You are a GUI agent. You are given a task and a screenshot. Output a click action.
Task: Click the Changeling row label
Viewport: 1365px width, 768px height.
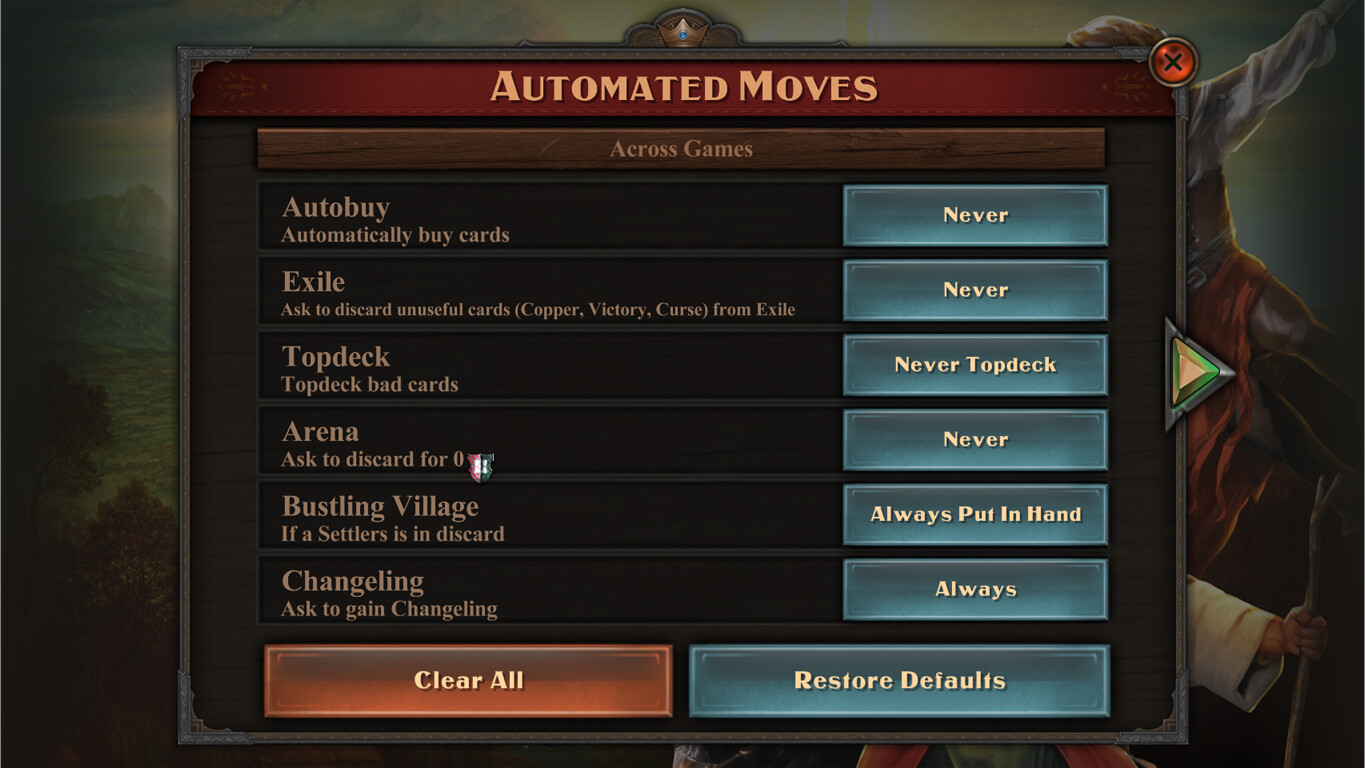pyautogui.click(x=352, y=581)
